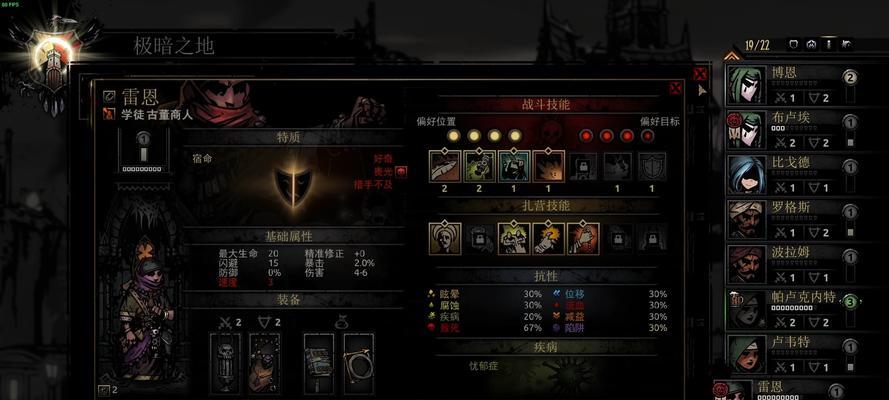Choose the glowing hand camping skill
The width and height of the screenshot is (889, 400).
(548, 238)
